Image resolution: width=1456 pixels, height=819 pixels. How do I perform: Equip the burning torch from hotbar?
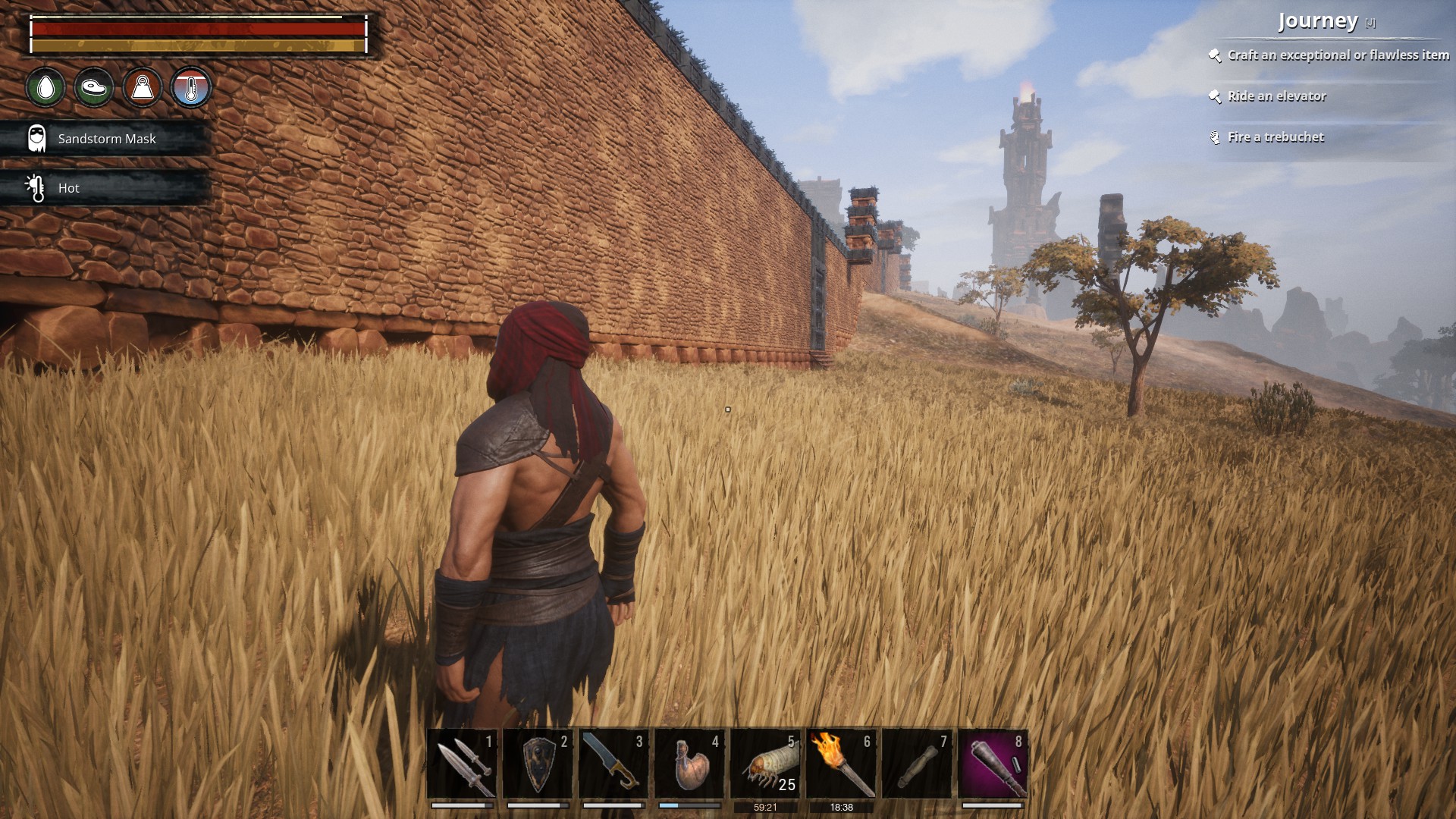click(842, 764)
